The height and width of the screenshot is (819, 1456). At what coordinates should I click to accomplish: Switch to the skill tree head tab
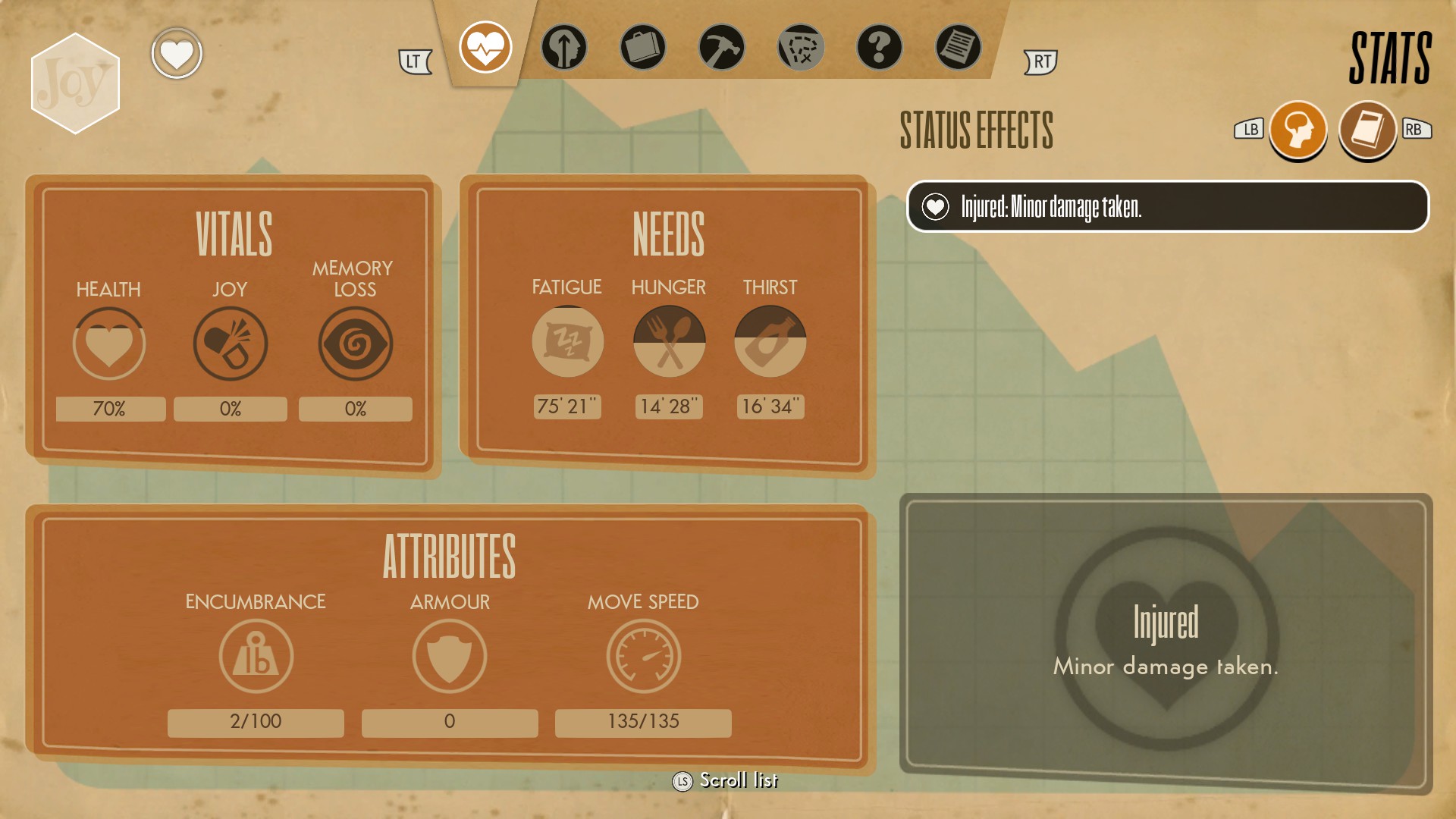pyautogui.click(x=564, y=47)
